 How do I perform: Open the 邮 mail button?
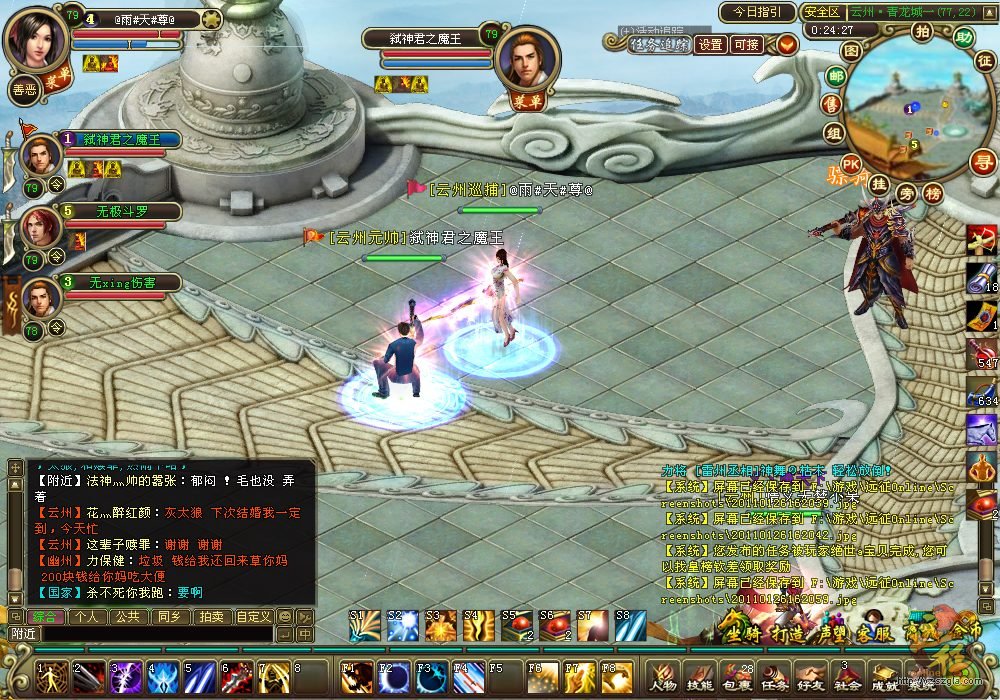(836, 75)
